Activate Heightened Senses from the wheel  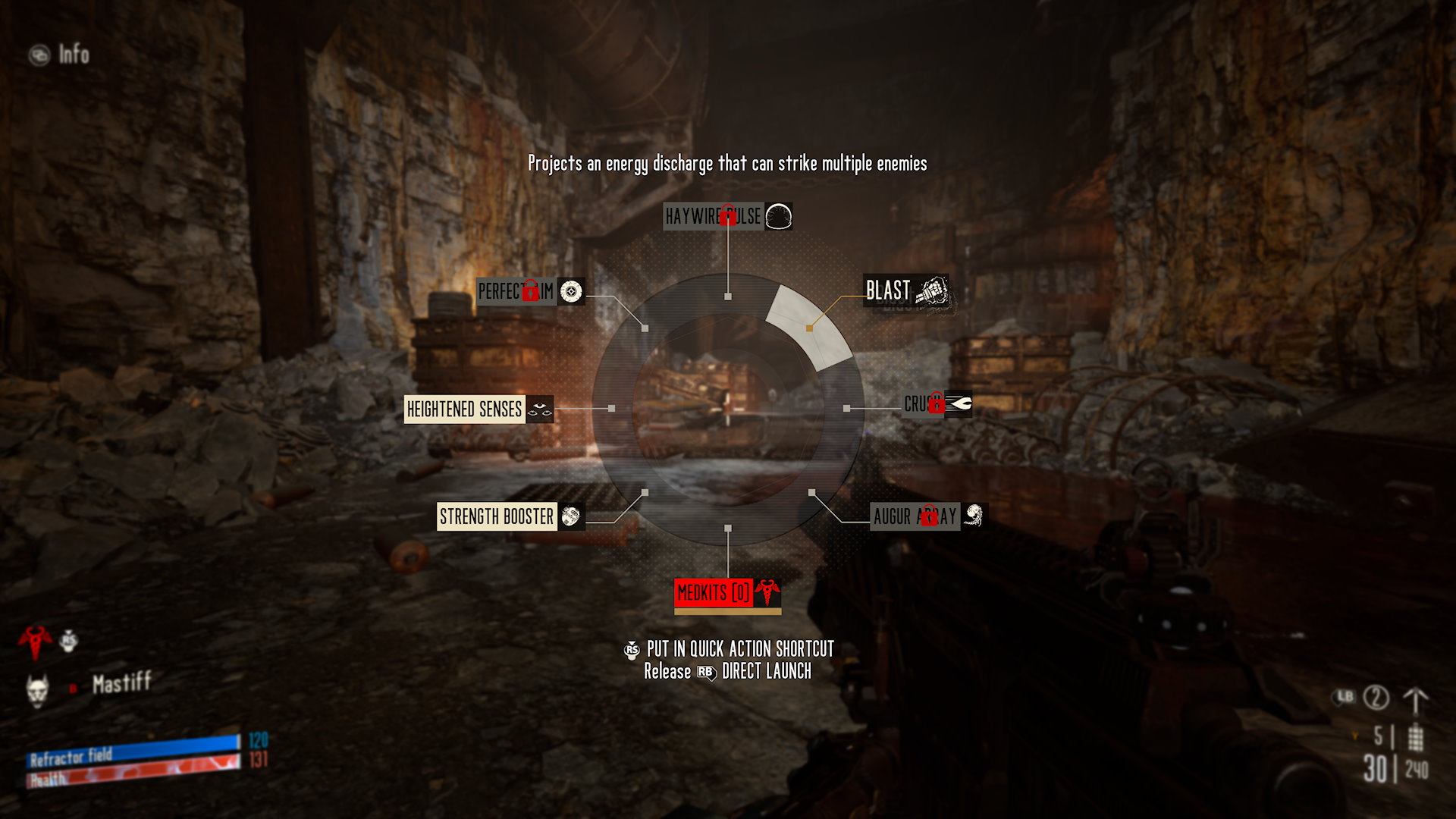tap(477, 409)
